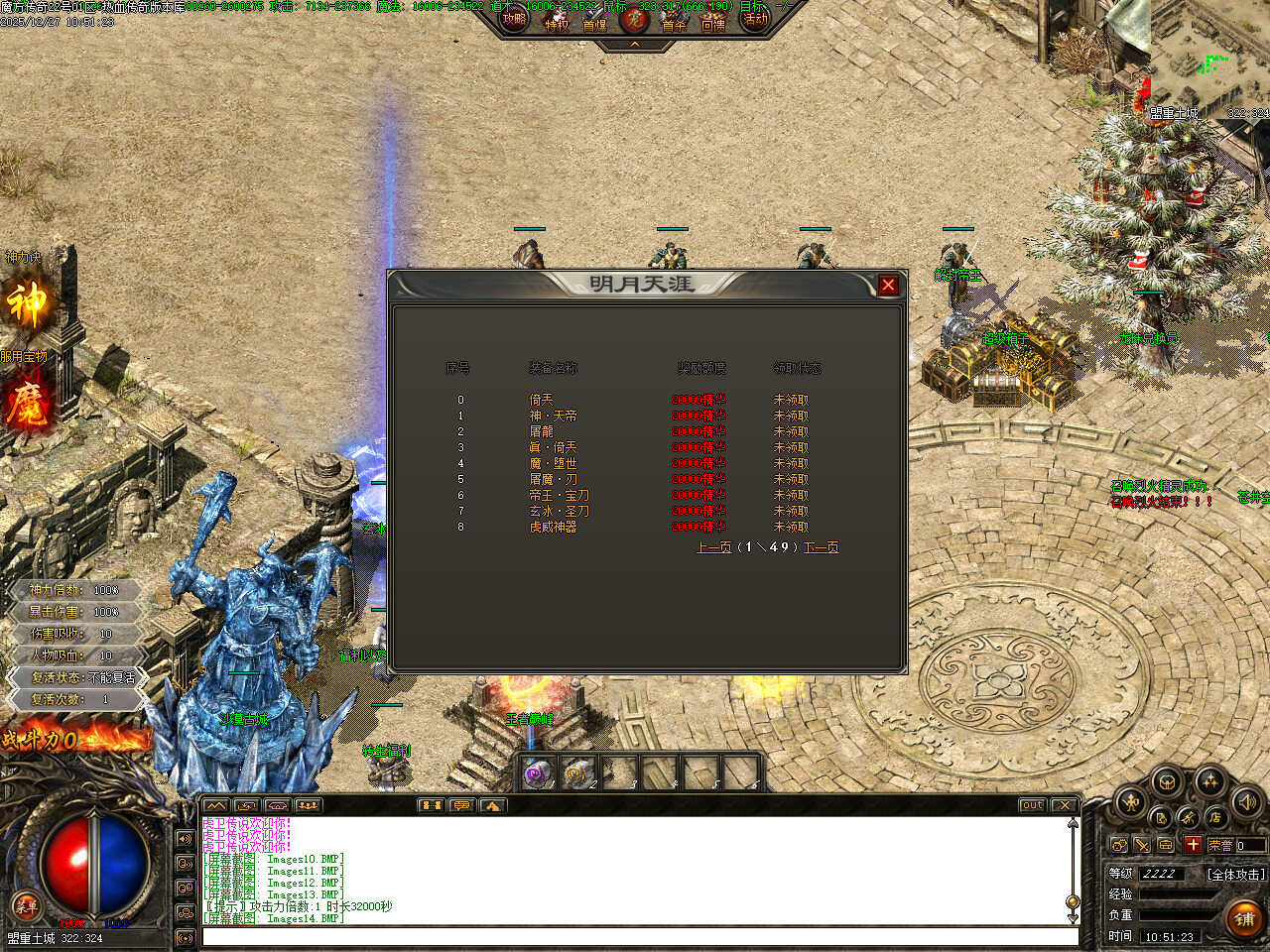Open the 攻略 guide button
This screenshot has height=952, width=1270.
pyautogui.click(x=514, y=19)
